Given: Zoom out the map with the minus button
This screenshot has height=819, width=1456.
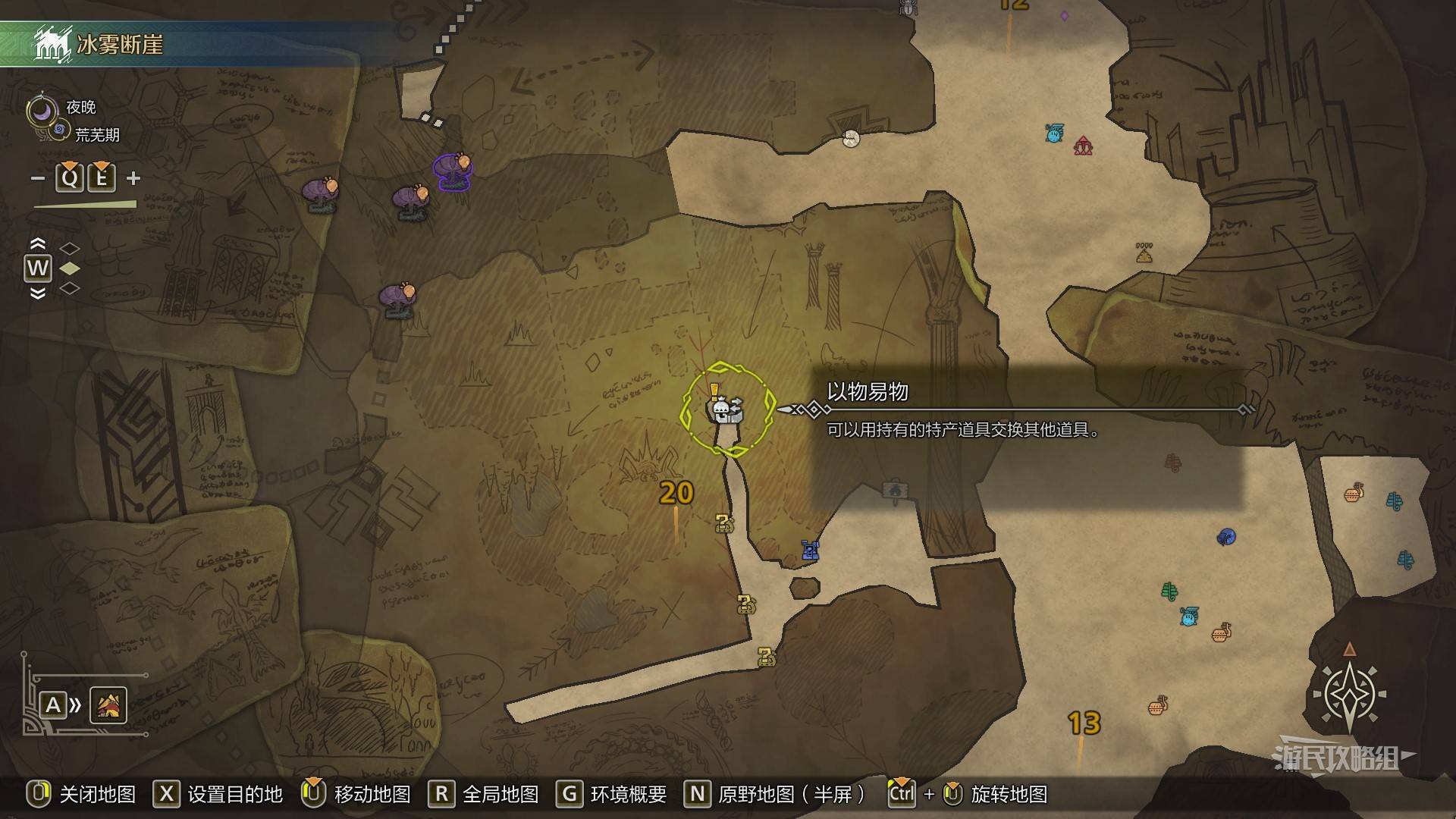Looking at the screenshot, I should pyautogui.click(x=38, y=179).
